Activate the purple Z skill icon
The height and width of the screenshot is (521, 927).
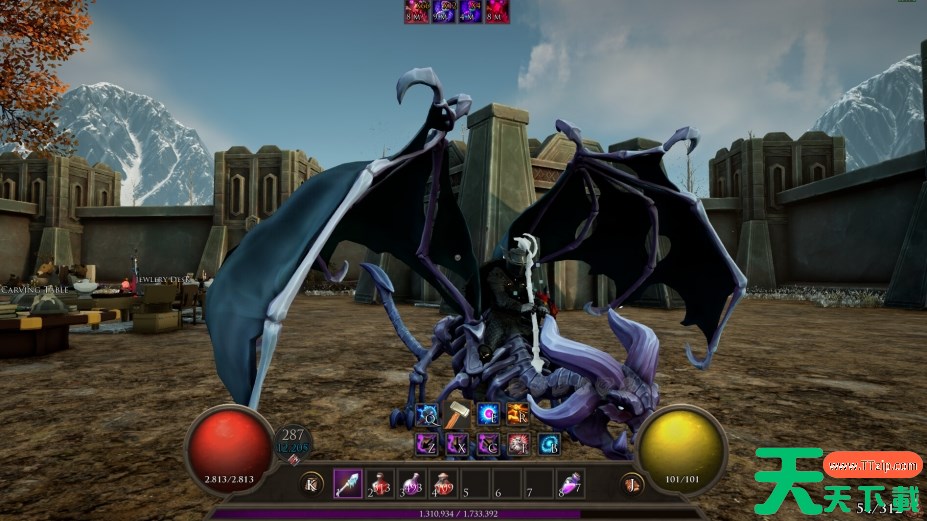(427, 444)
